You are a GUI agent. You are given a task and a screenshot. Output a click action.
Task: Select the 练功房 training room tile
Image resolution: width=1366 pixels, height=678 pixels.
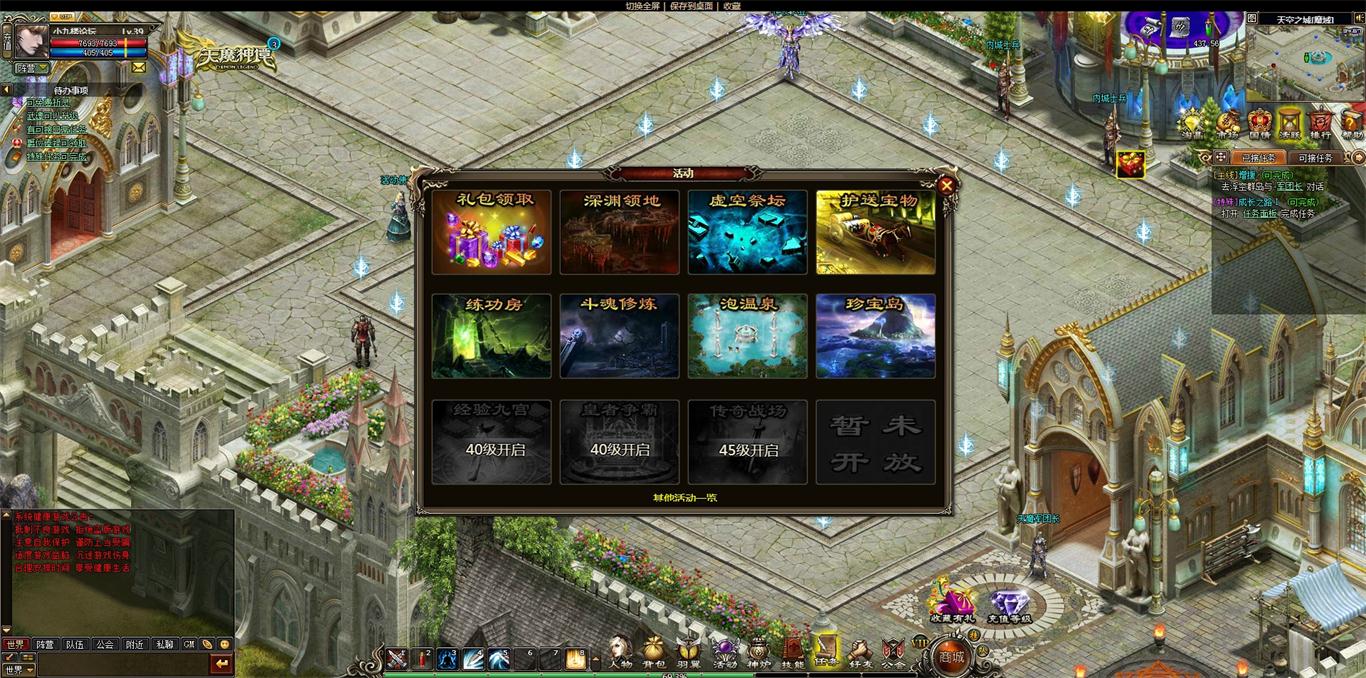491,336
